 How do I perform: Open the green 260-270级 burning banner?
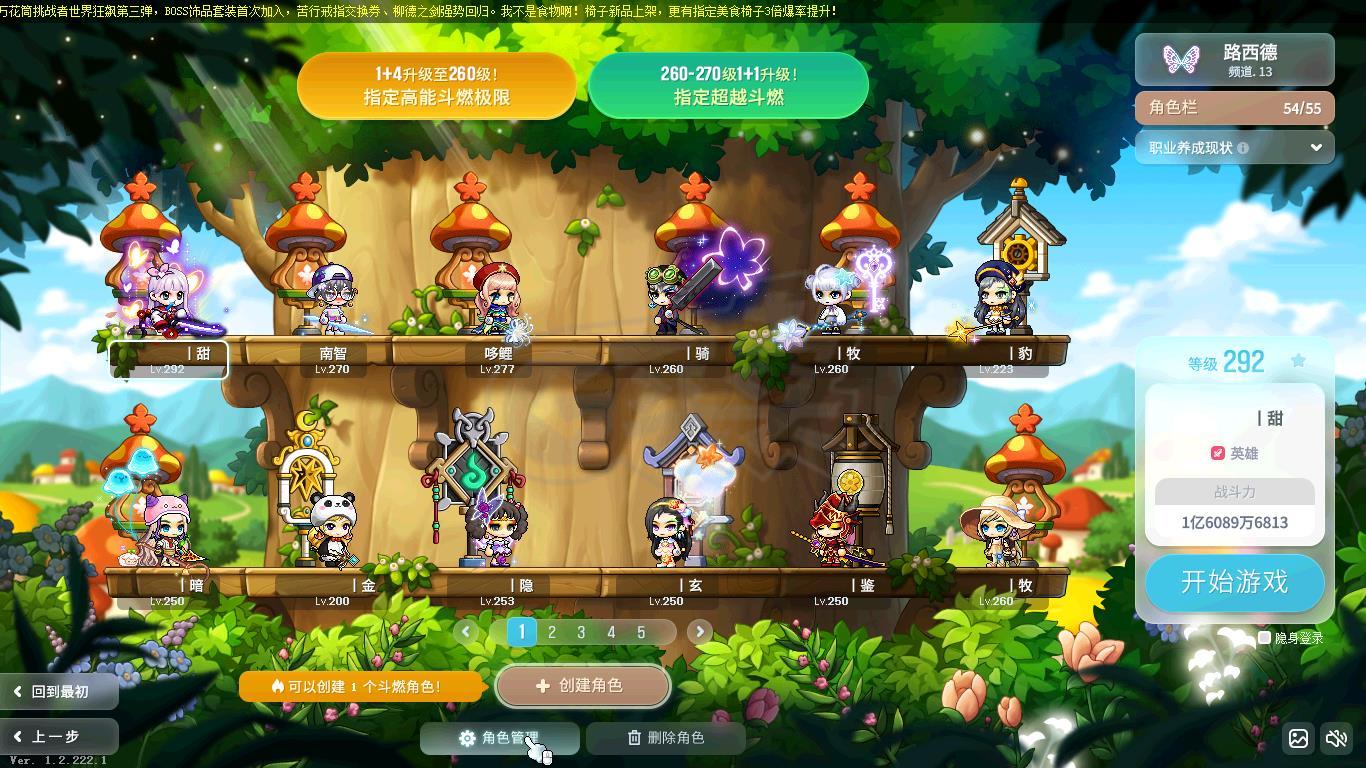[728, 86]
